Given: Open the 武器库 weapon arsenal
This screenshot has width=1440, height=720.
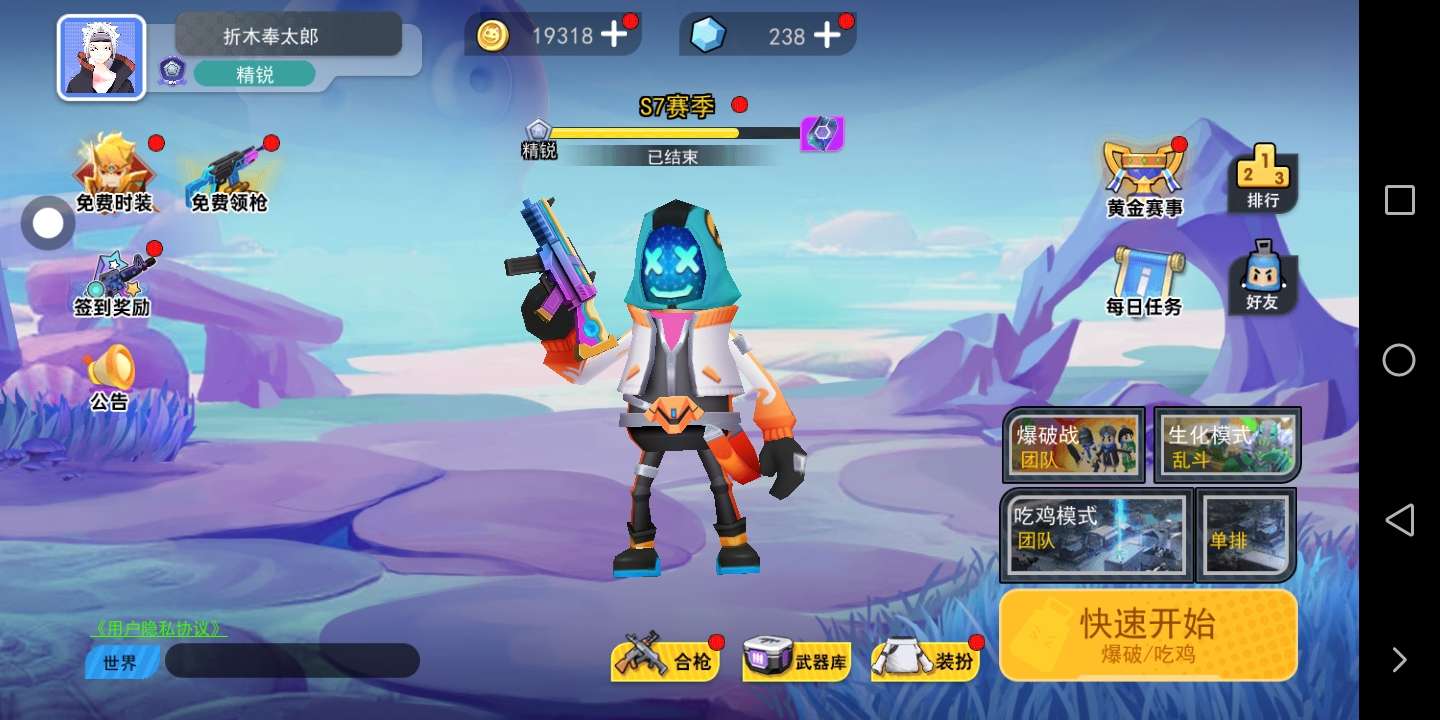Looking at the screenshot, I should pos(797,660).
